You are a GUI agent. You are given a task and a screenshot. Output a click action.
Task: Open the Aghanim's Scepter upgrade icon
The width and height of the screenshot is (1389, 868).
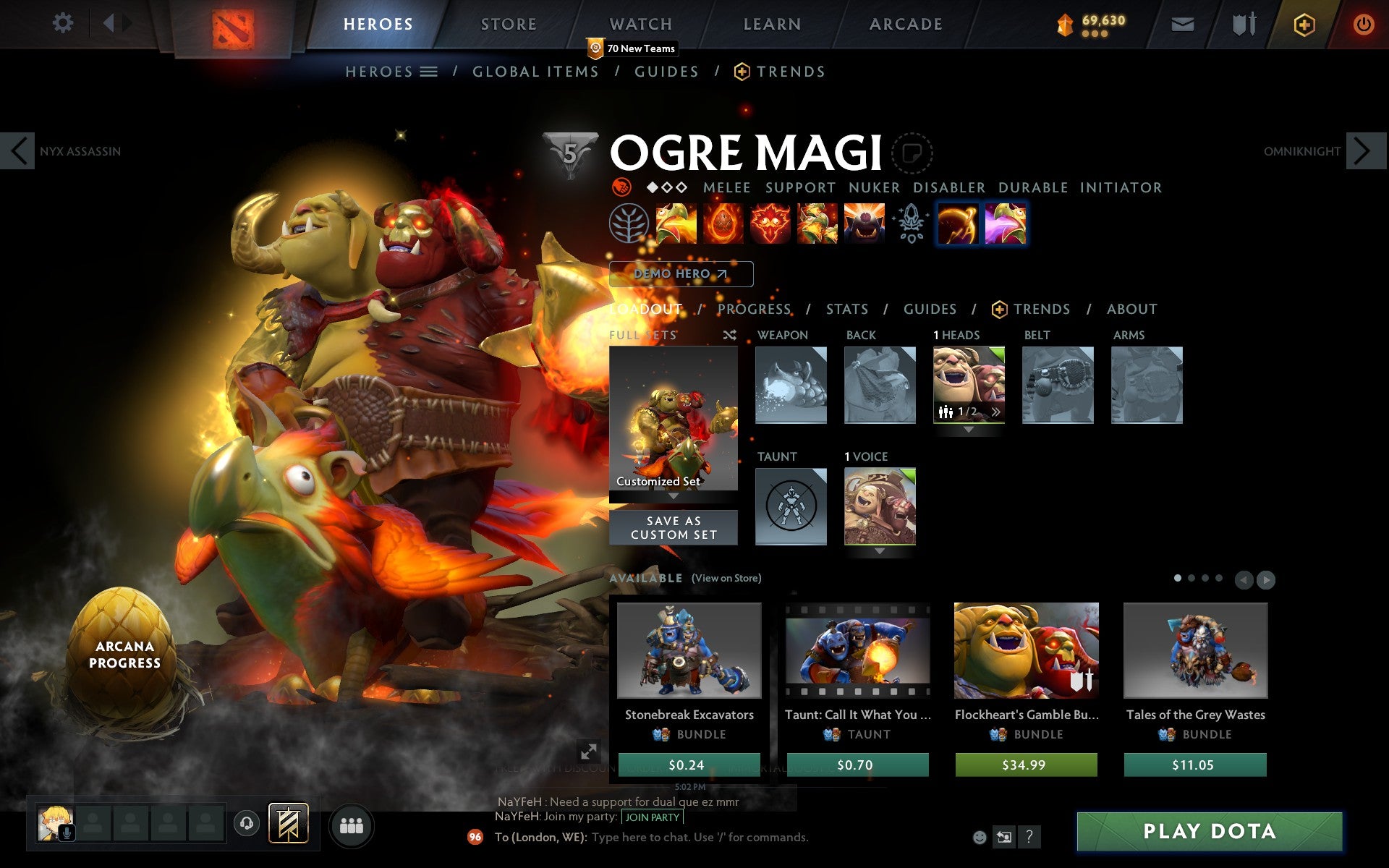910,224
